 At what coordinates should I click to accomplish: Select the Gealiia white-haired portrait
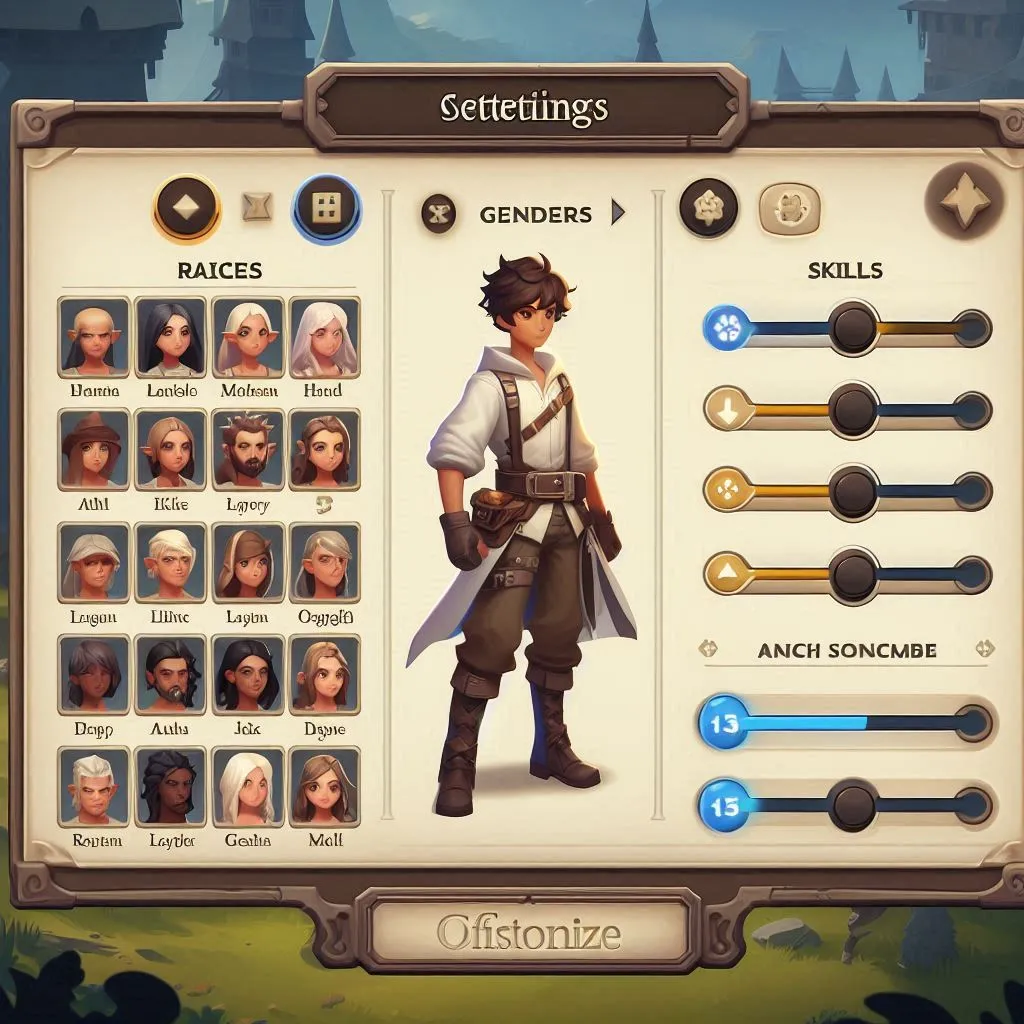pyautogui.click(x=248, y=785)
